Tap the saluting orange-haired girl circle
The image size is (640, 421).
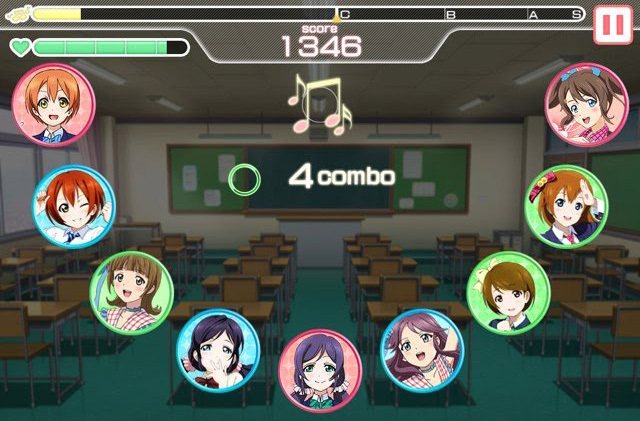pyautogui.click(x=566, y=207)
